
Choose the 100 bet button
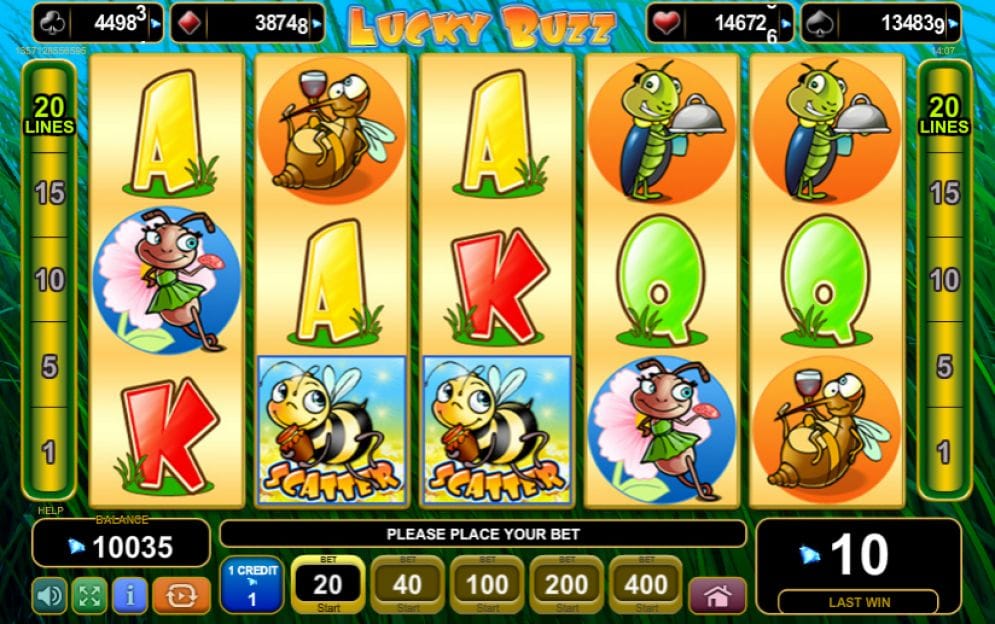tap(487, 585)
